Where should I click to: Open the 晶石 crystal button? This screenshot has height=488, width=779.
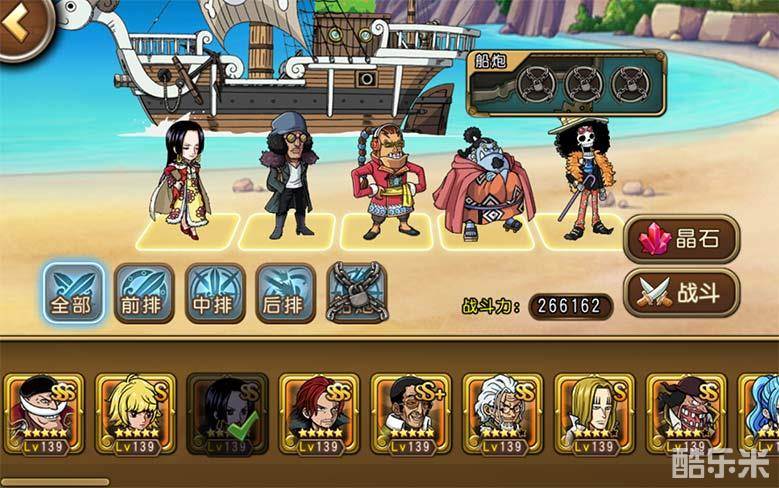point(681,238)
